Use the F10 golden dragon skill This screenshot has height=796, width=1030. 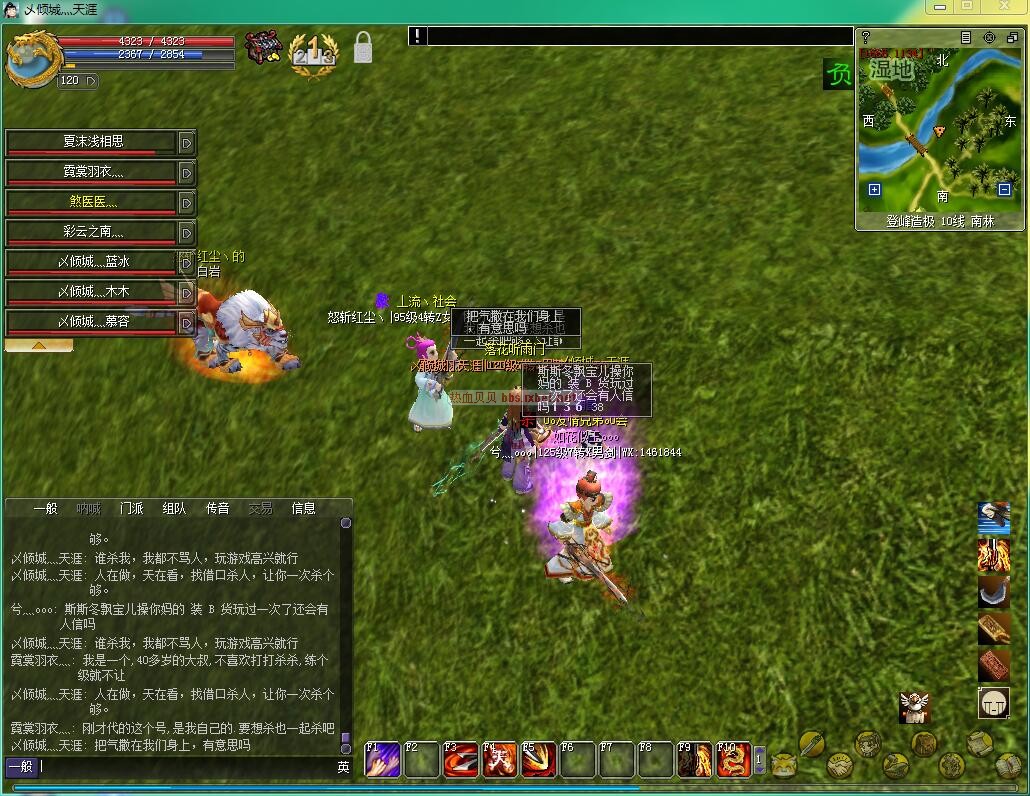pyautogui.click(x=733, y=761)
